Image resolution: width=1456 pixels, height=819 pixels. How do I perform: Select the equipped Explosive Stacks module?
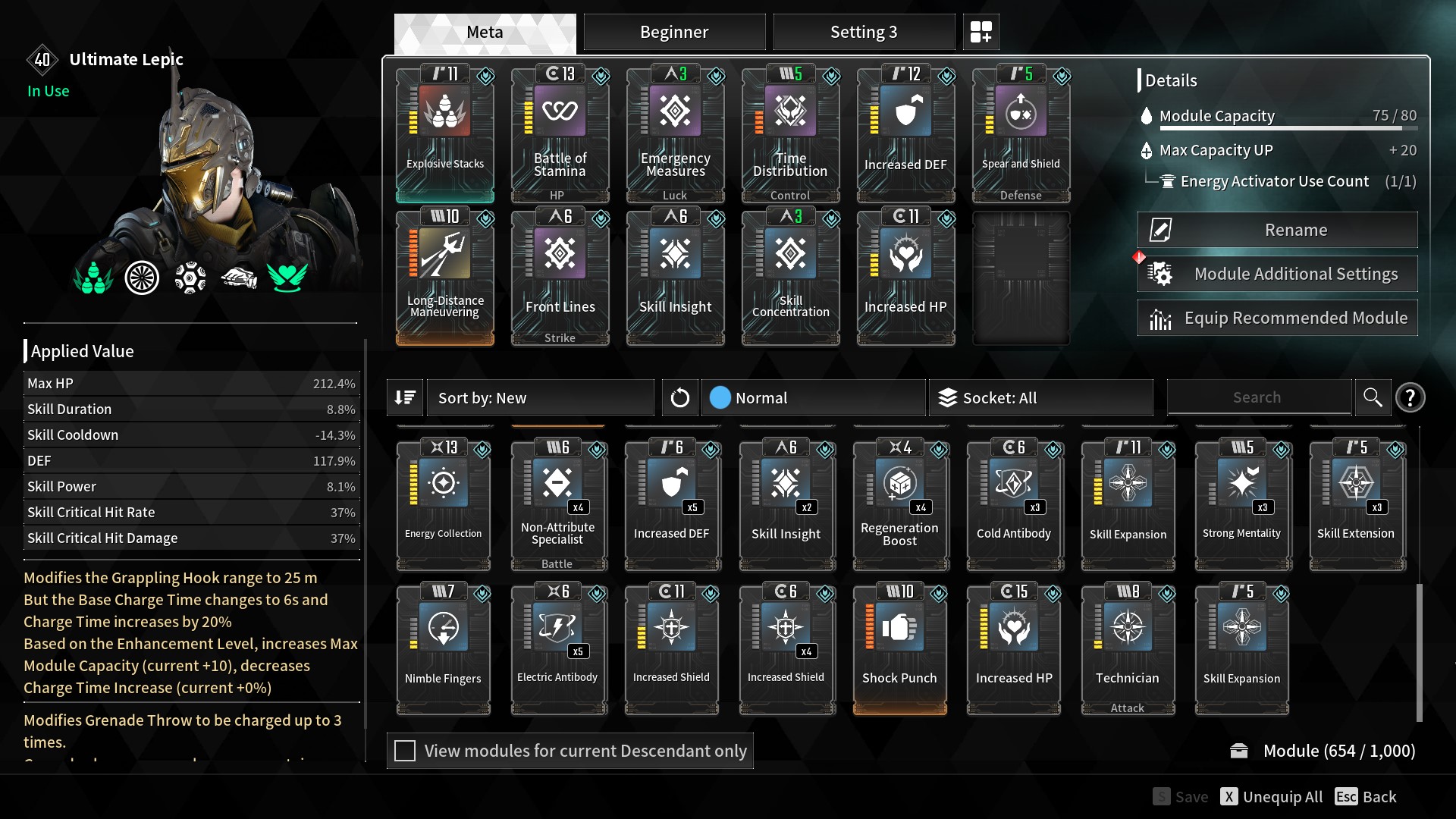(x=445, y=133)
